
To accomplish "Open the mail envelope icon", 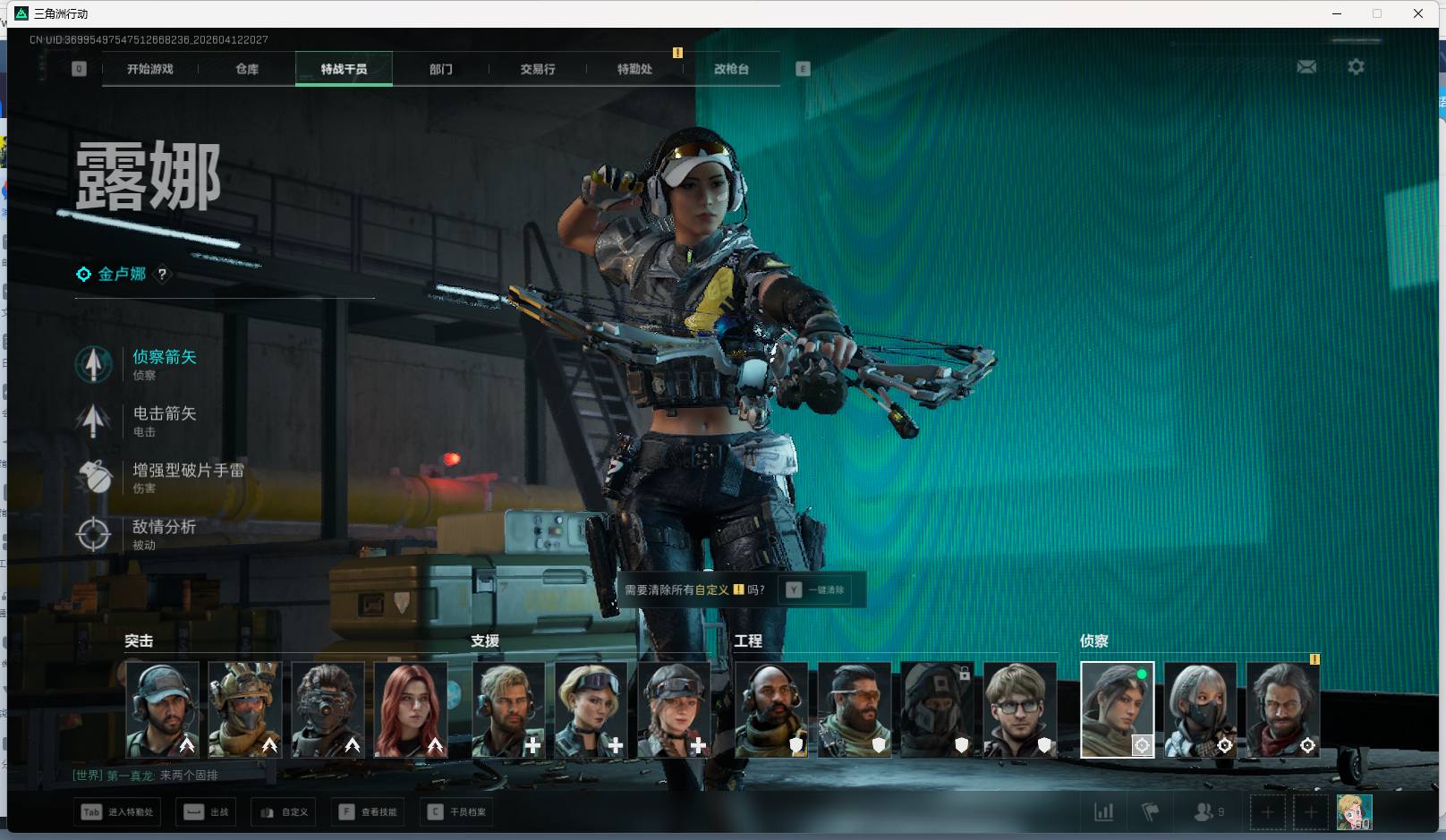I will pos(1306,67).
